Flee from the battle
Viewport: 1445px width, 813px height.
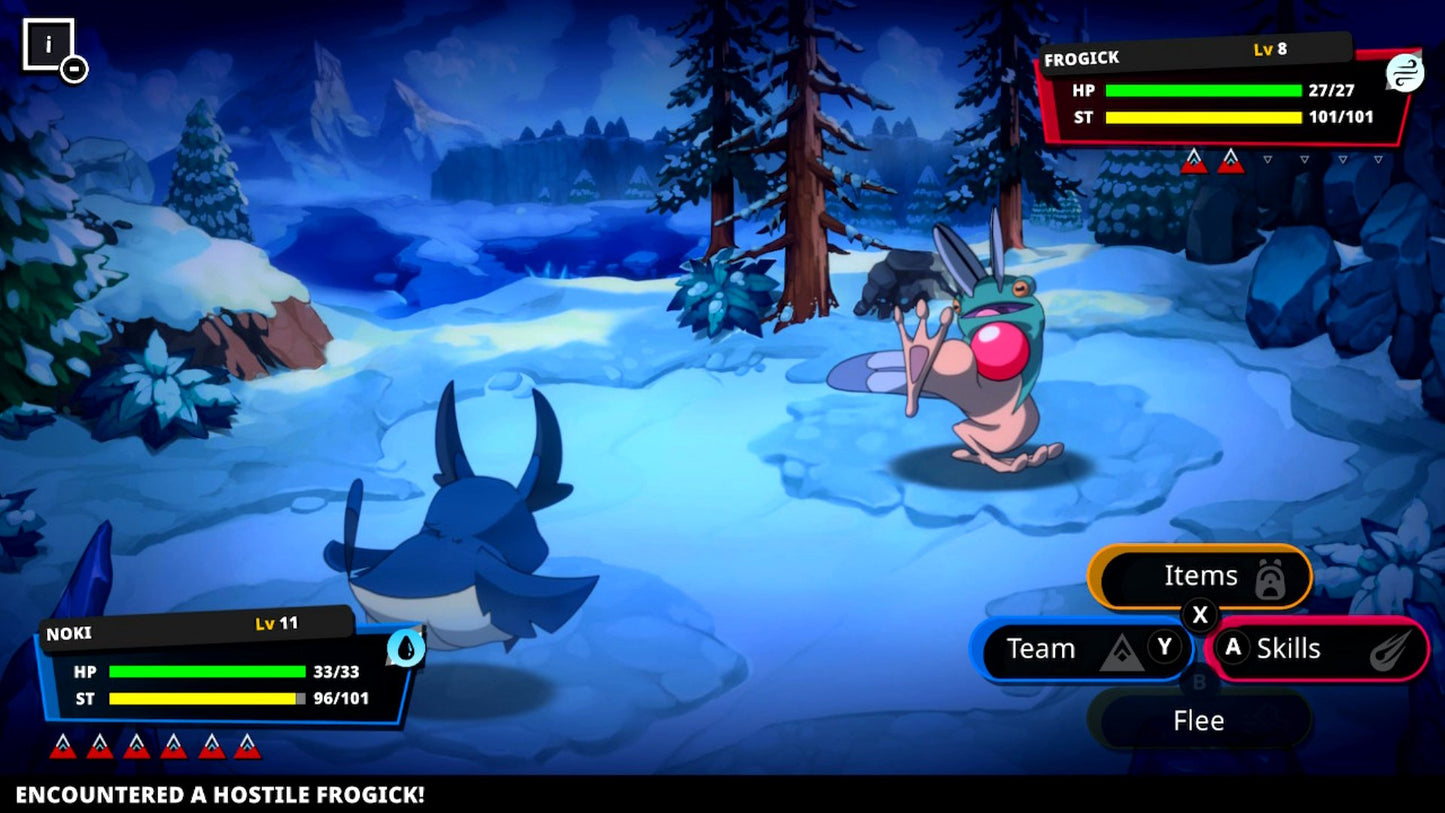pyautogui.click(x=1199, y=720)
